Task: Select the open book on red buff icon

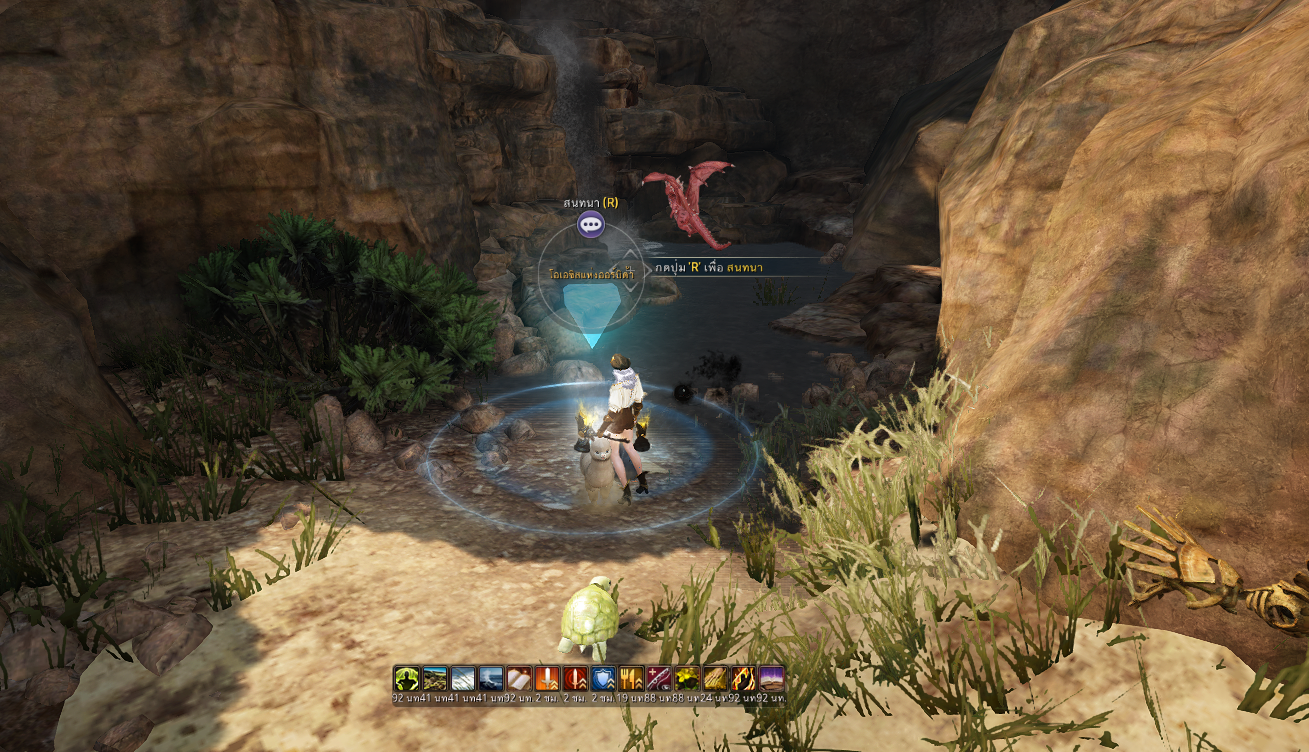Action: coord(518,678)
